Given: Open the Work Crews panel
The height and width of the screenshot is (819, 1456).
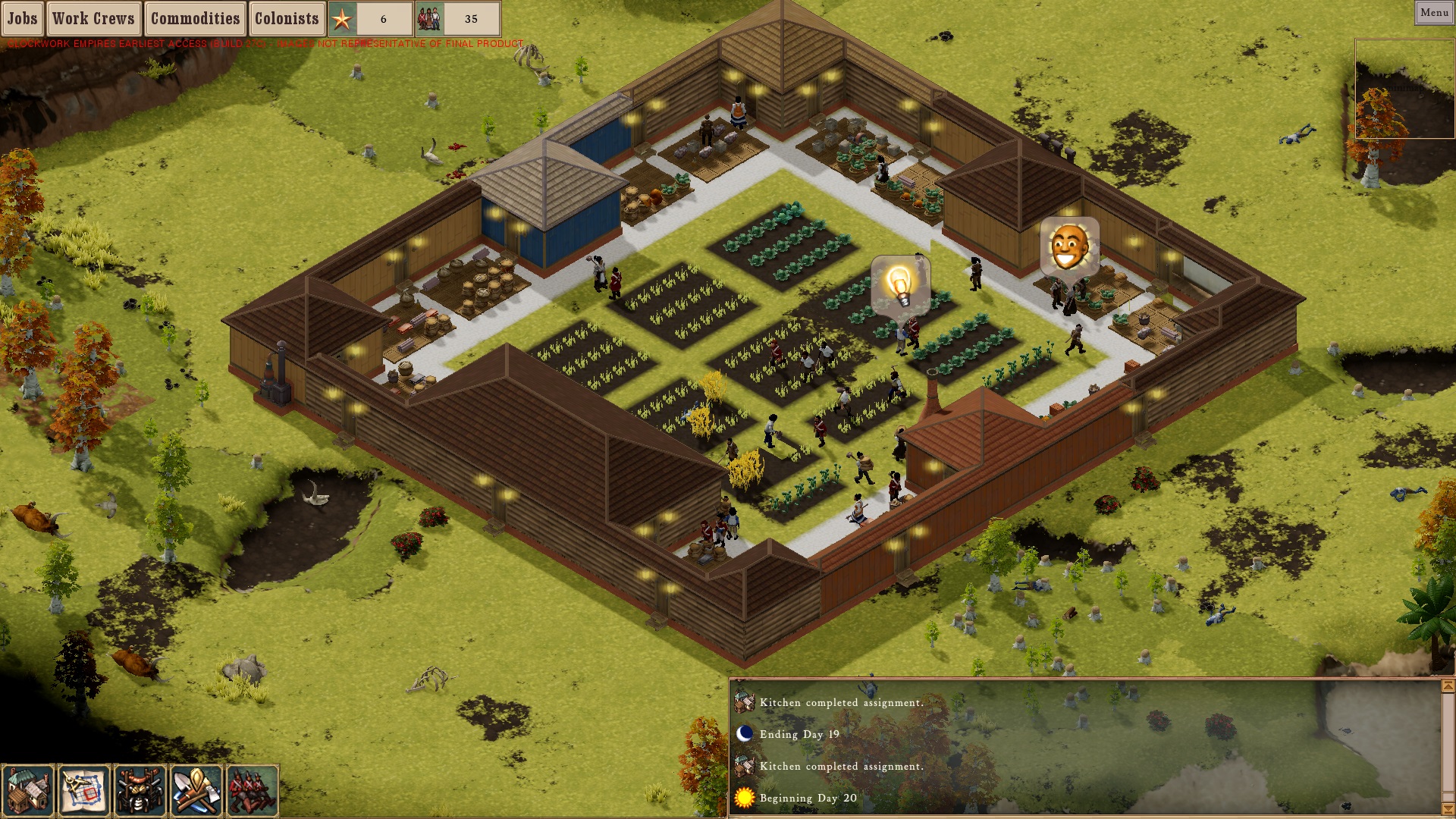Looking at the screenshot, I should 93,18.
